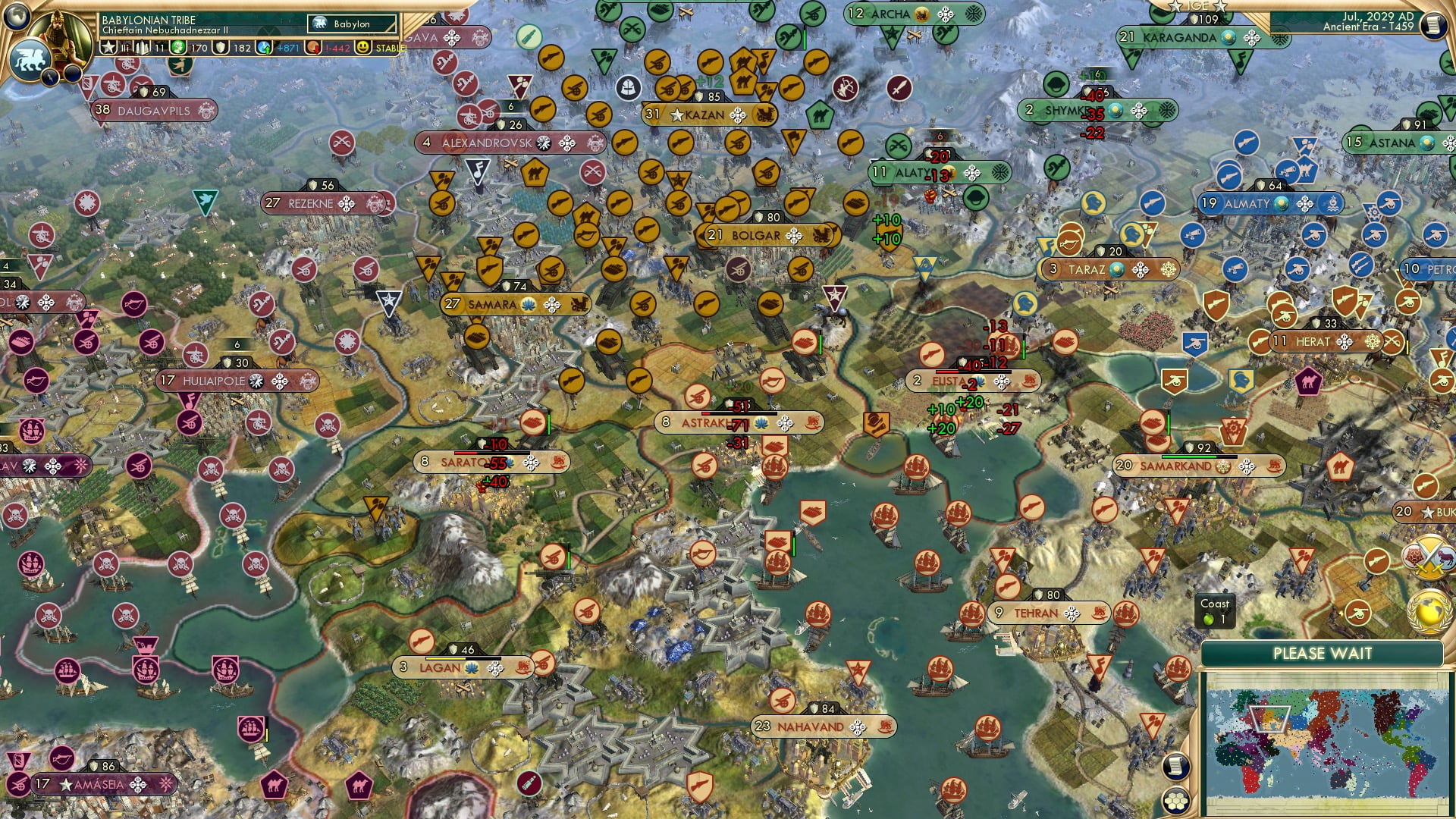1456x819 pixels.
Task: Click the globe icon in the top-left corner
Action: pyautogui.click(x=17, y=17)
